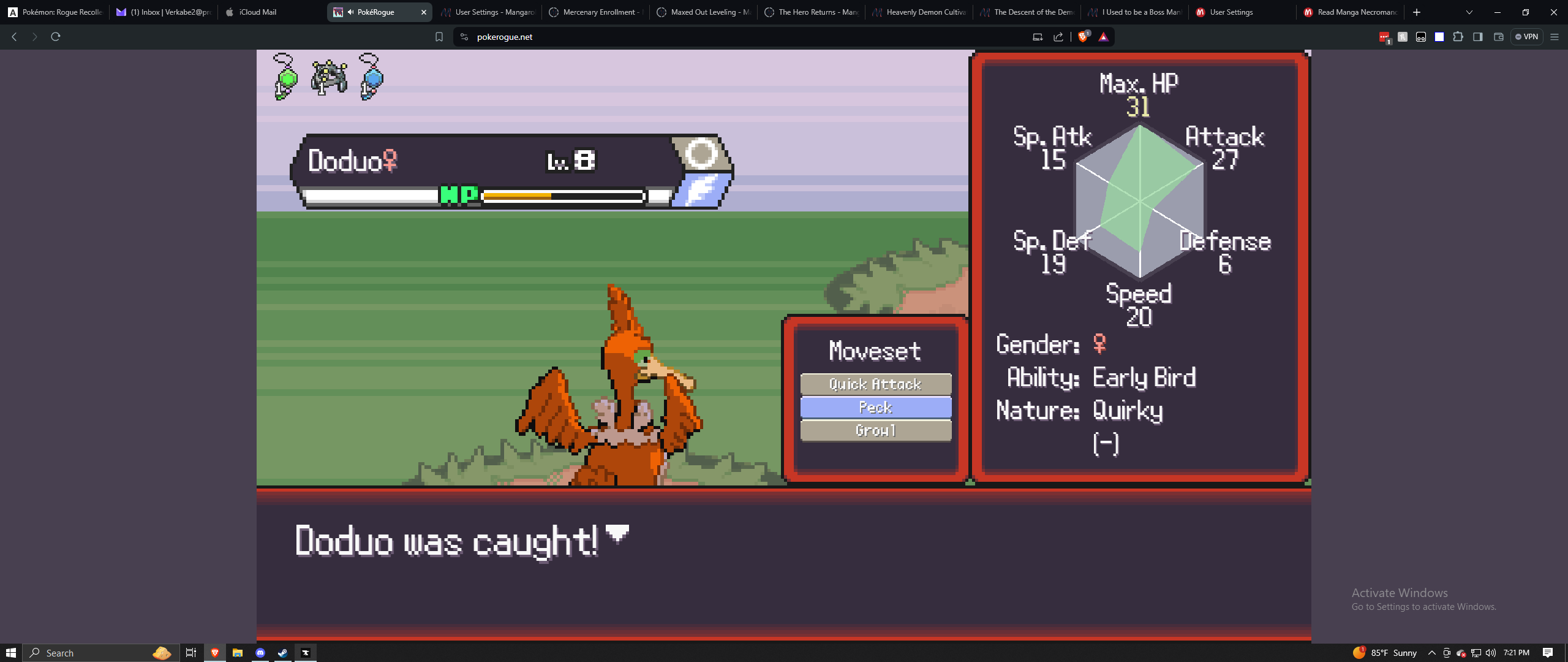Launch Steam from the taskbar
This screenshot has height=662, width=1568.
282,652
